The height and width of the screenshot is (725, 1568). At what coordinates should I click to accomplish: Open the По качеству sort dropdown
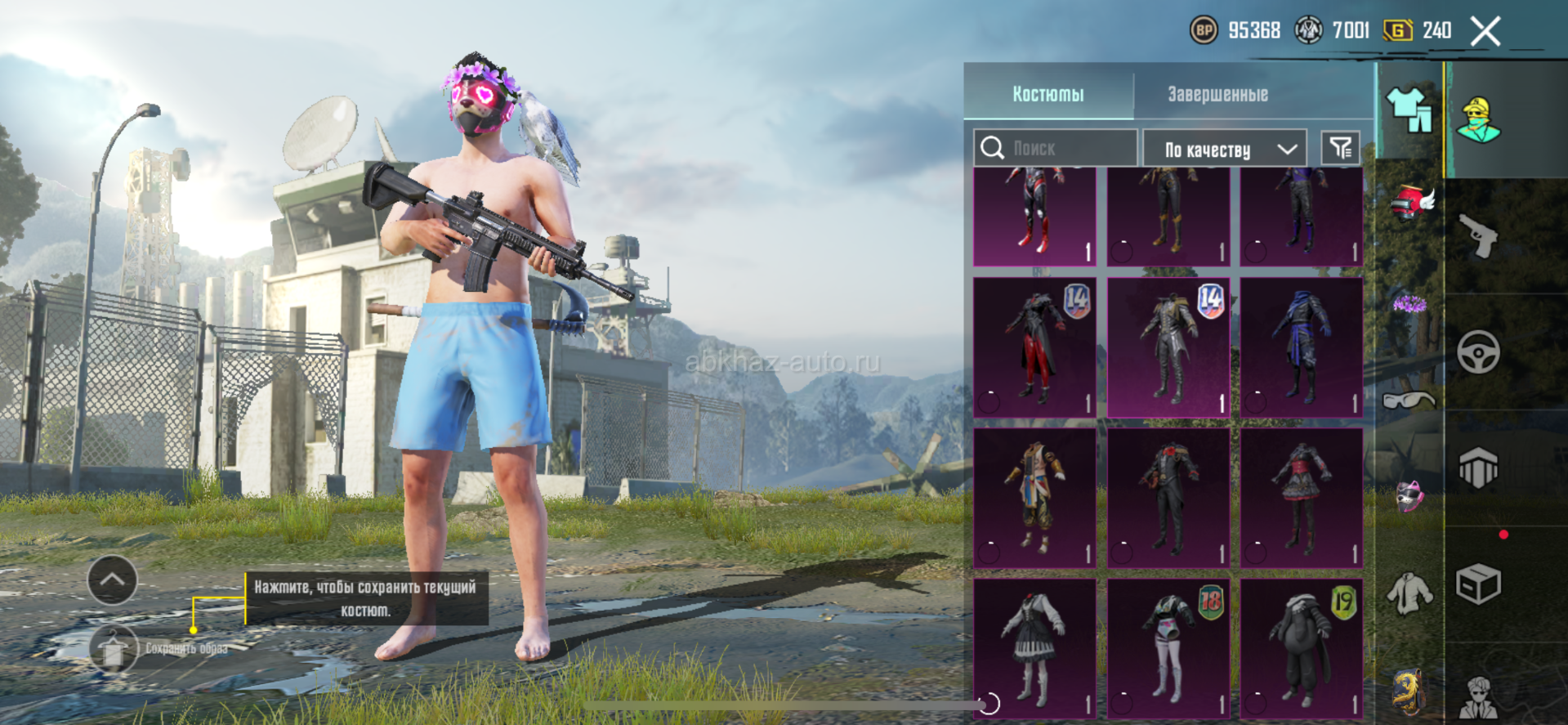[1226, 149]
